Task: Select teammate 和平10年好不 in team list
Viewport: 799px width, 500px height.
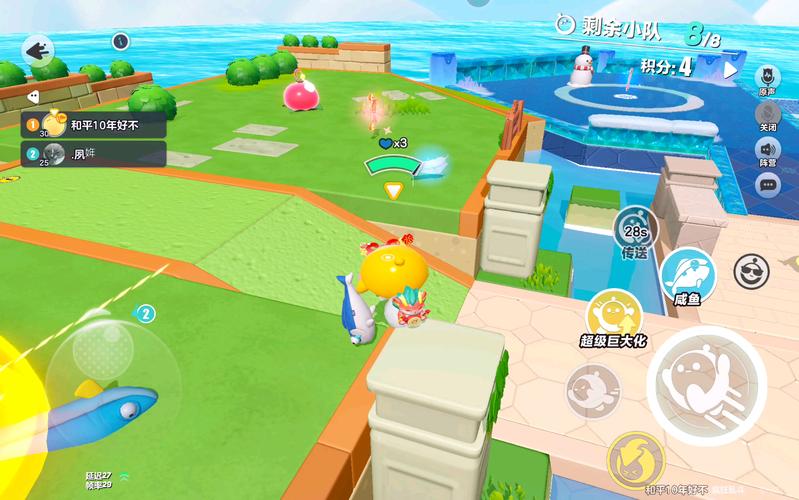Action: click(93, 125)
